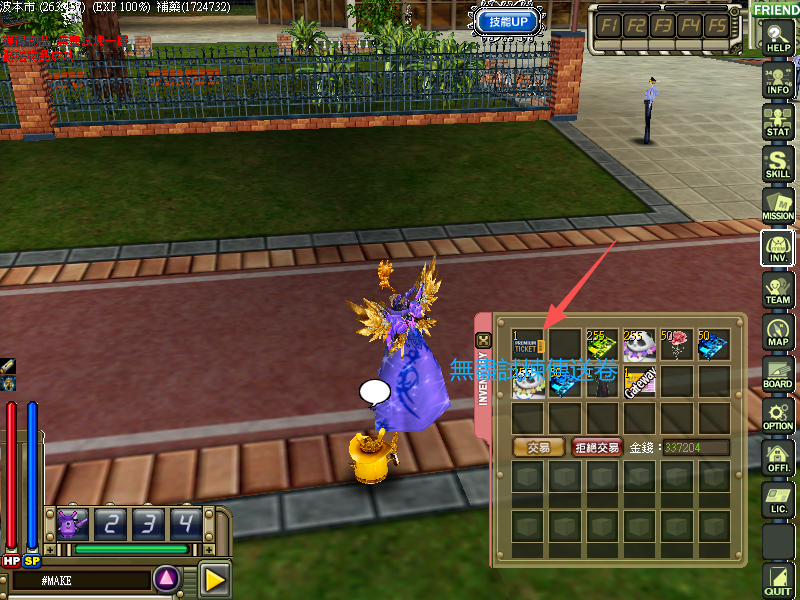Toggle the INV. inventory button
This screenshot has height=600, width=800.
(x=777, y=248)
